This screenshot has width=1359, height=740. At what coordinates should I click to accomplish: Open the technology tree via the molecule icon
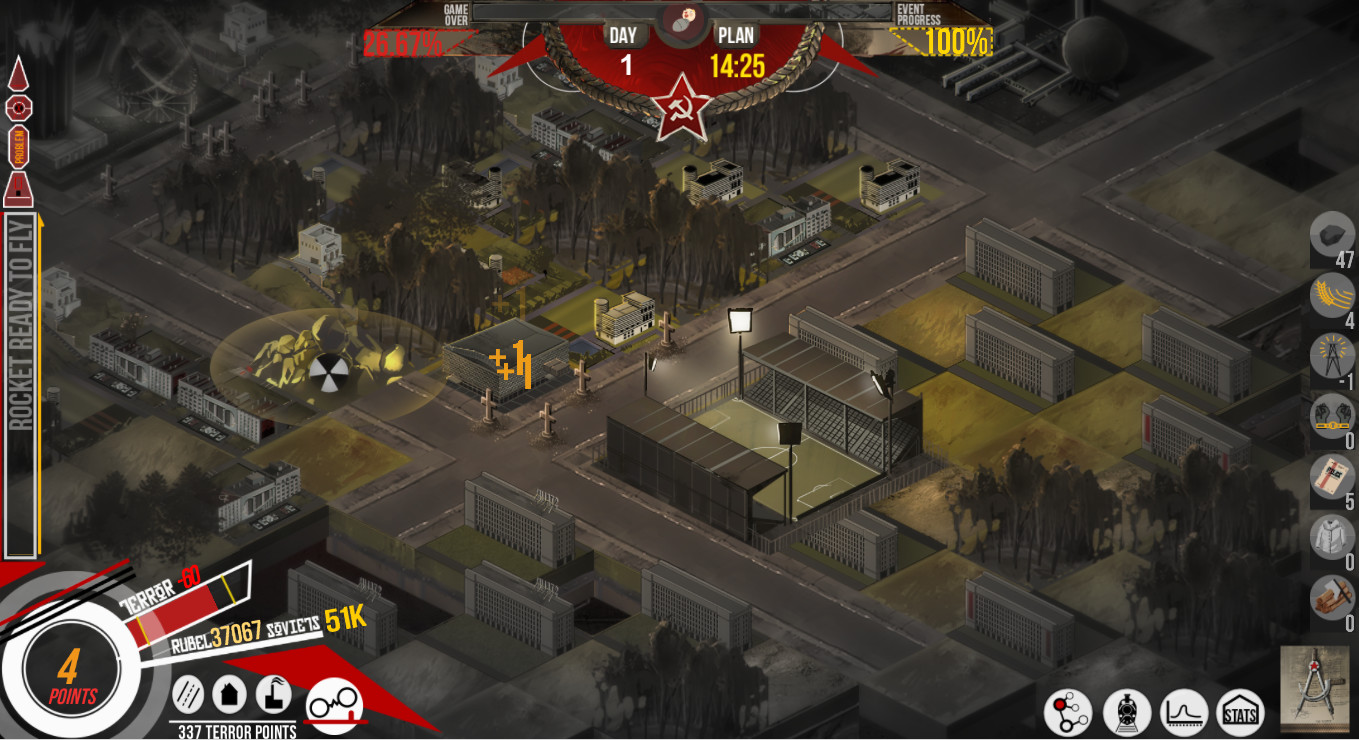coord(1071,712)
